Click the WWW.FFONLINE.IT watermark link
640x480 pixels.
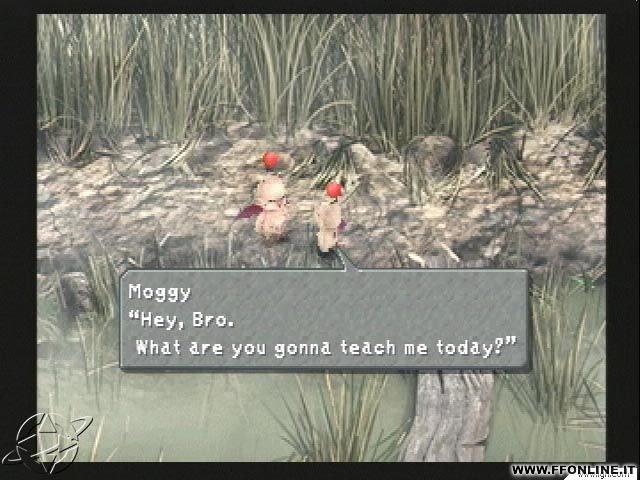coord(573,470)
